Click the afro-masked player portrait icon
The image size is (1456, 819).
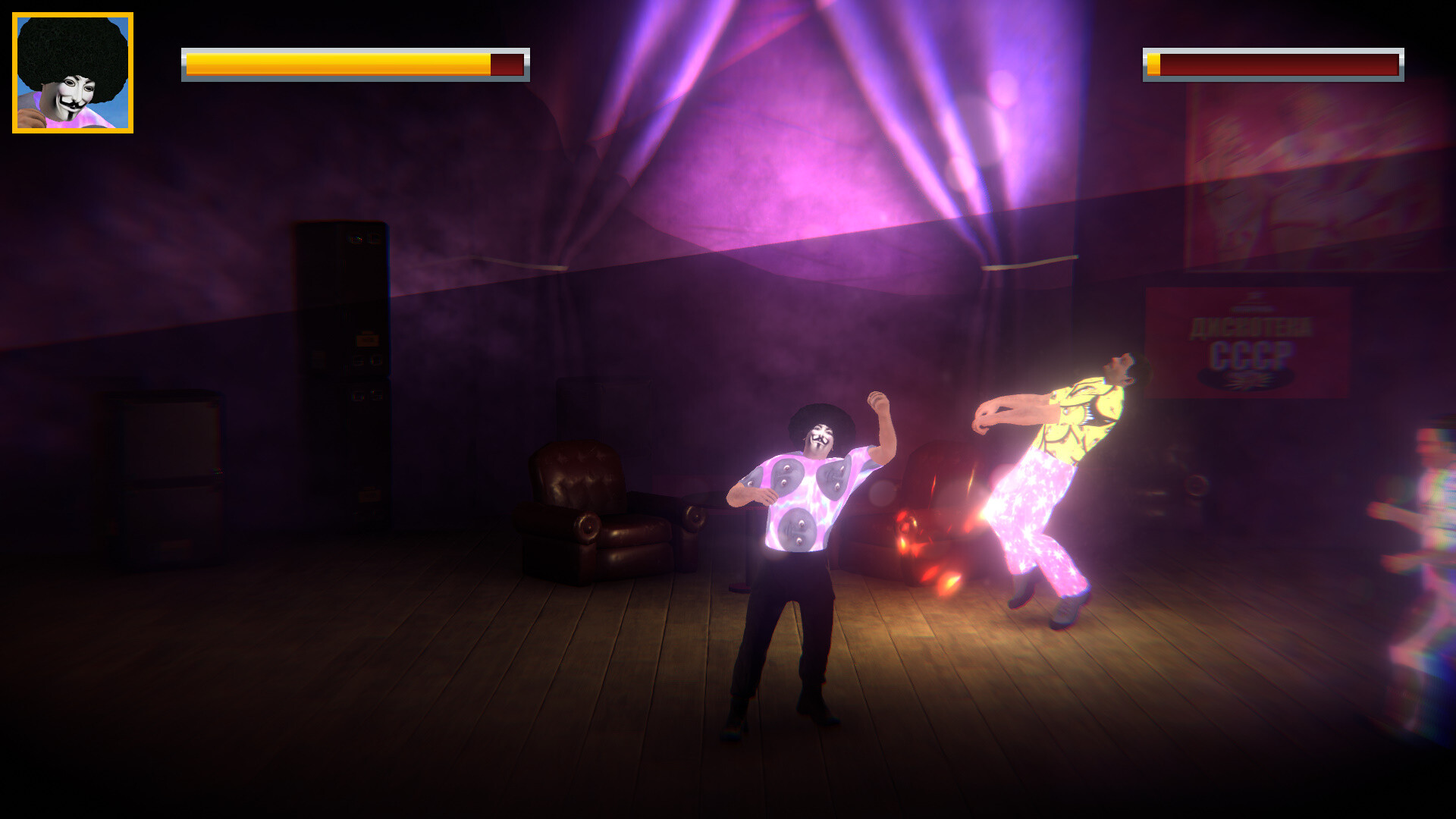click(x=72, y=72)
